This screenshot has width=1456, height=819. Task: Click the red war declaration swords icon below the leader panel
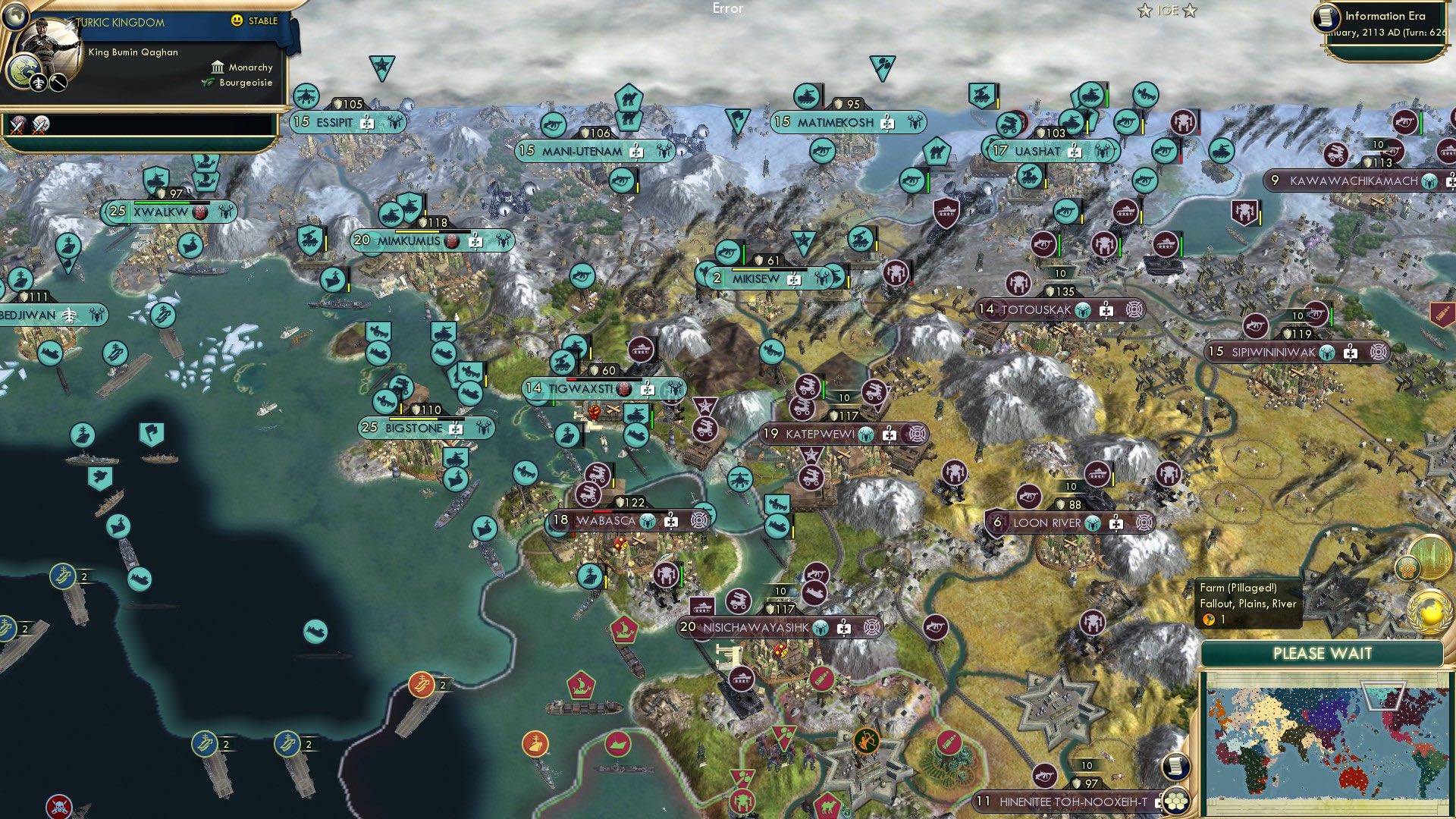coord(18,127)
